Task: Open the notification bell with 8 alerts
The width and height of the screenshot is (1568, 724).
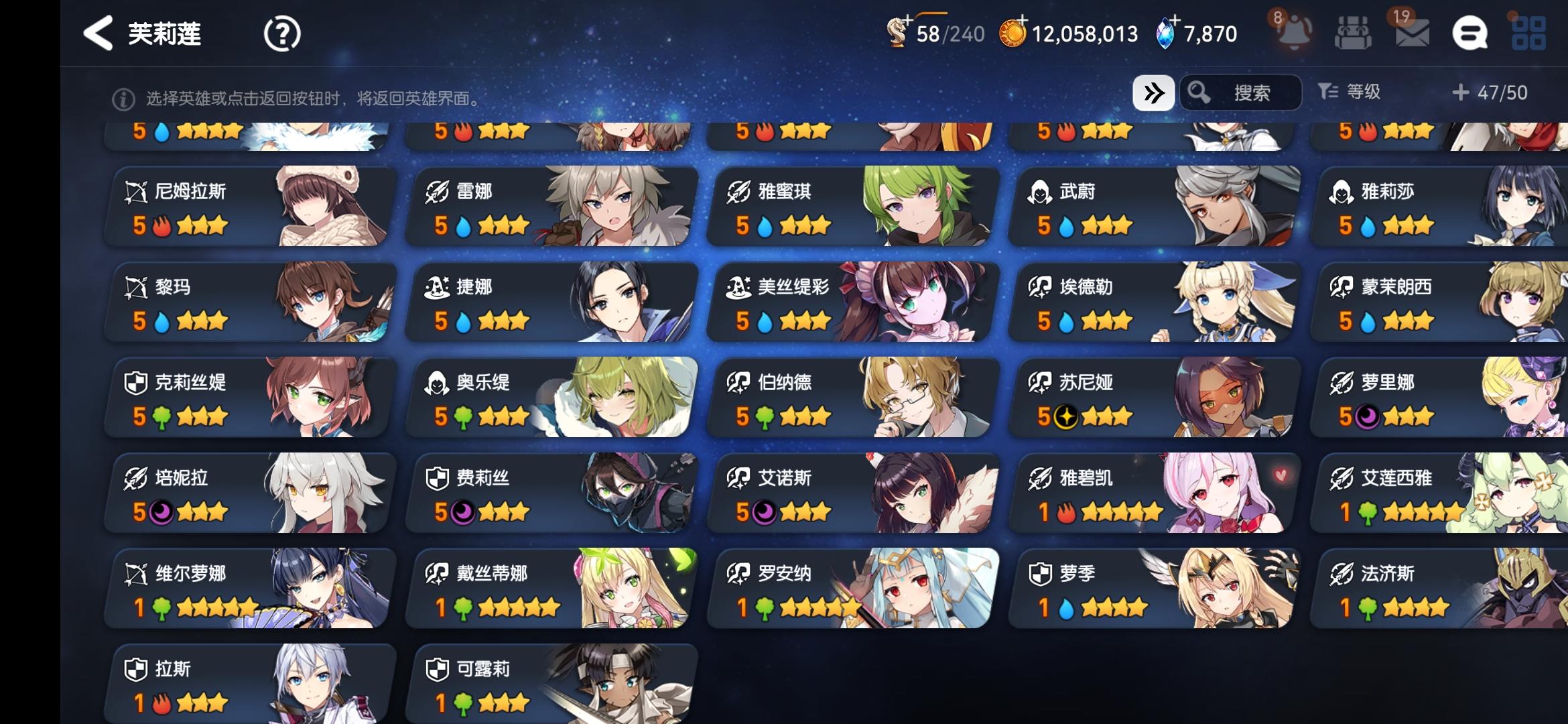Action: click(1295, 32)
